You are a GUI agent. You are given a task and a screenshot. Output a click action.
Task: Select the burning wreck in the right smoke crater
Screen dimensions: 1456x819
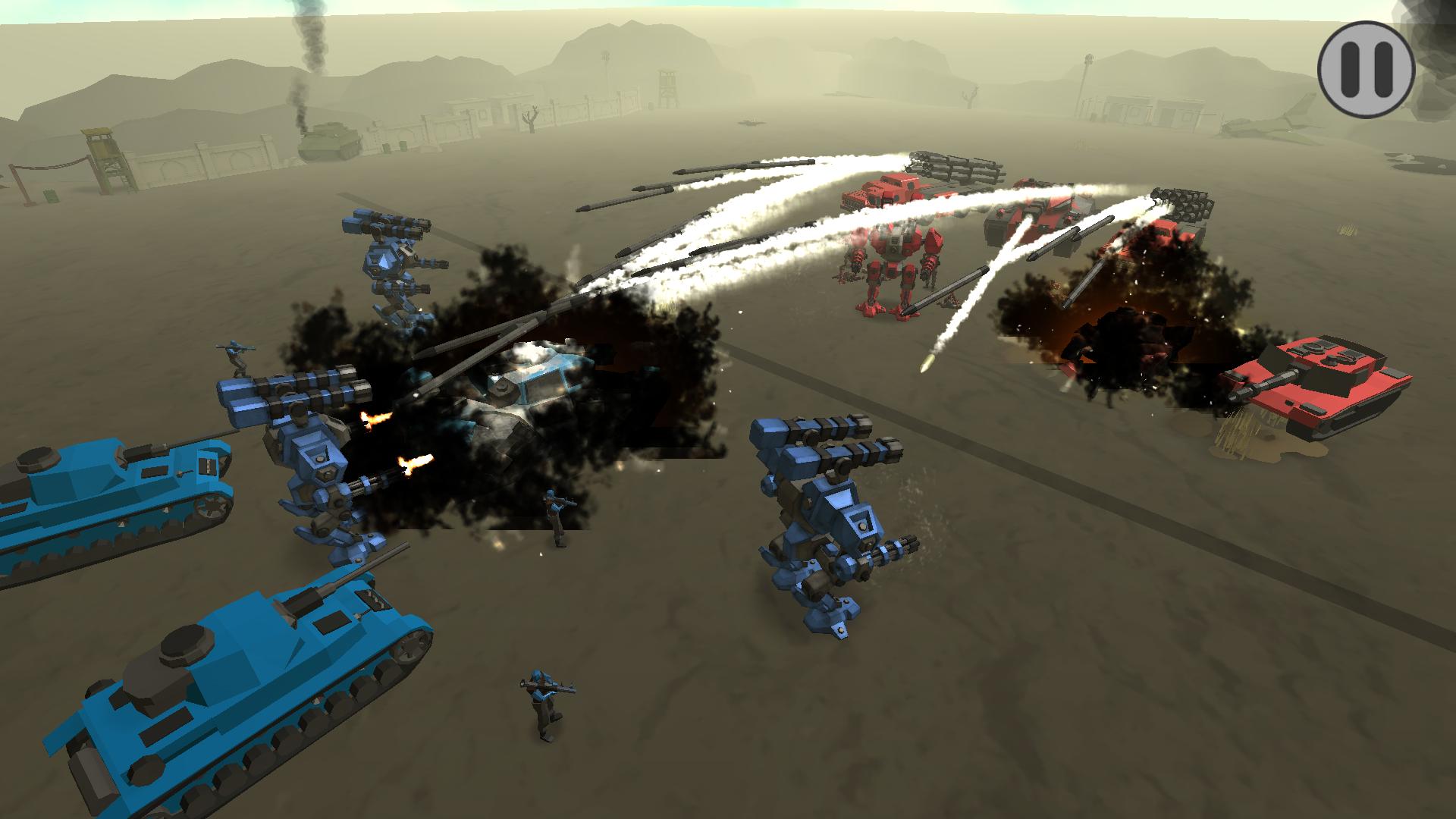coord(1122,349)
